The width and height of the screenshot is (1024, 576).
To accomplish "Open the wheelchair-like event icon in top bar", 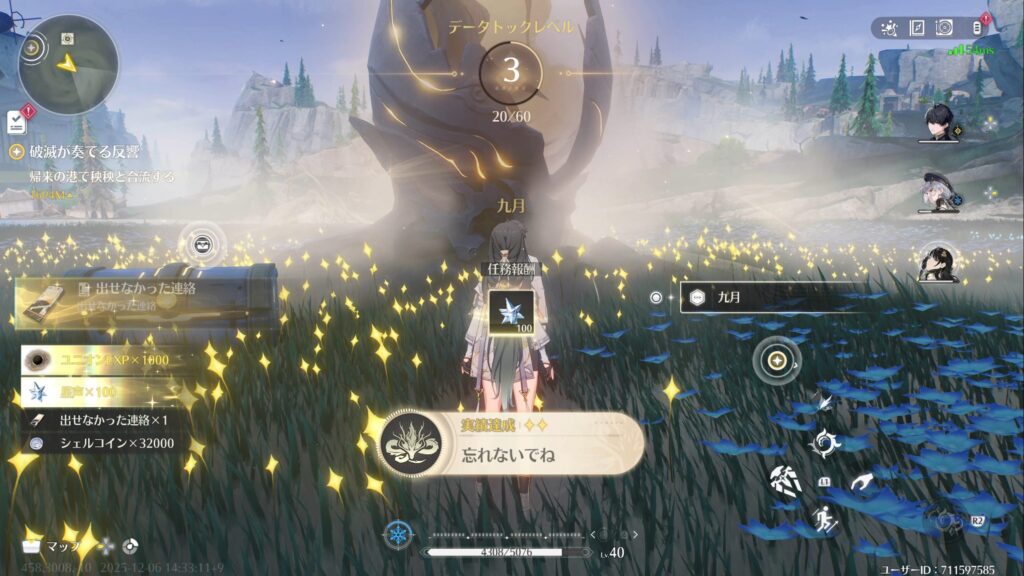I will 891,28.
